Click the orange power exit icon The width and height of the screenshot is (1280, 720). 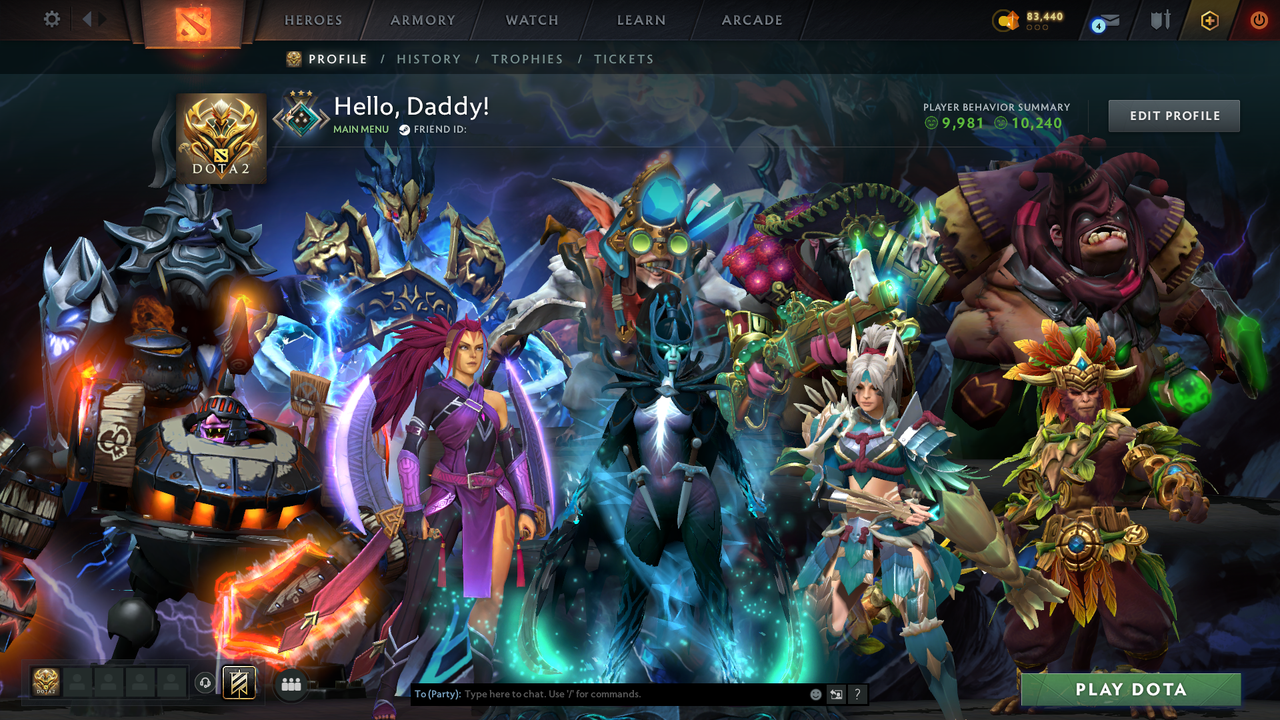(x=1258, y=20)
